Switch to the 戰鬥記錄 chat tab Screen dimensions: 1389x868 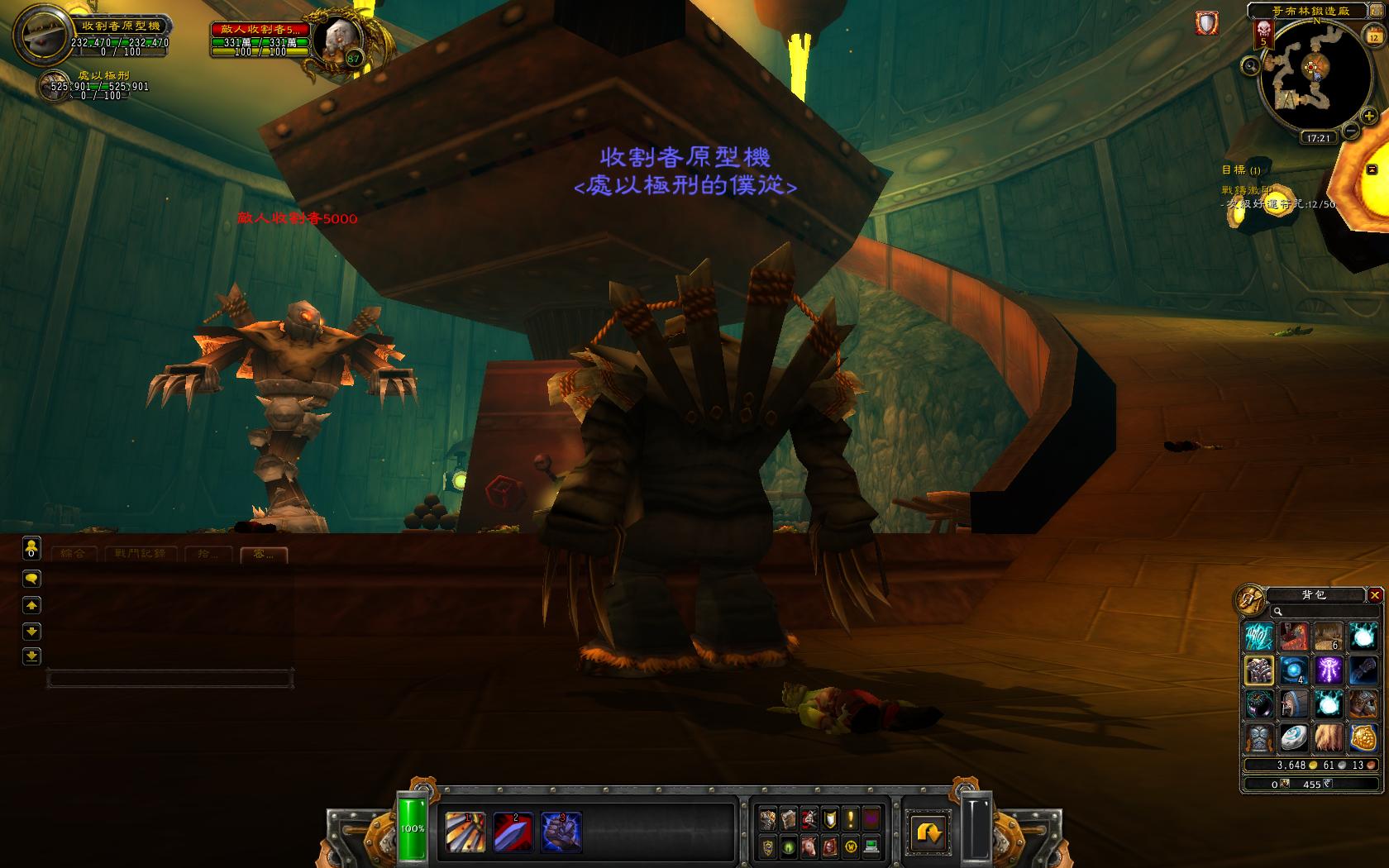click(140, 553)
